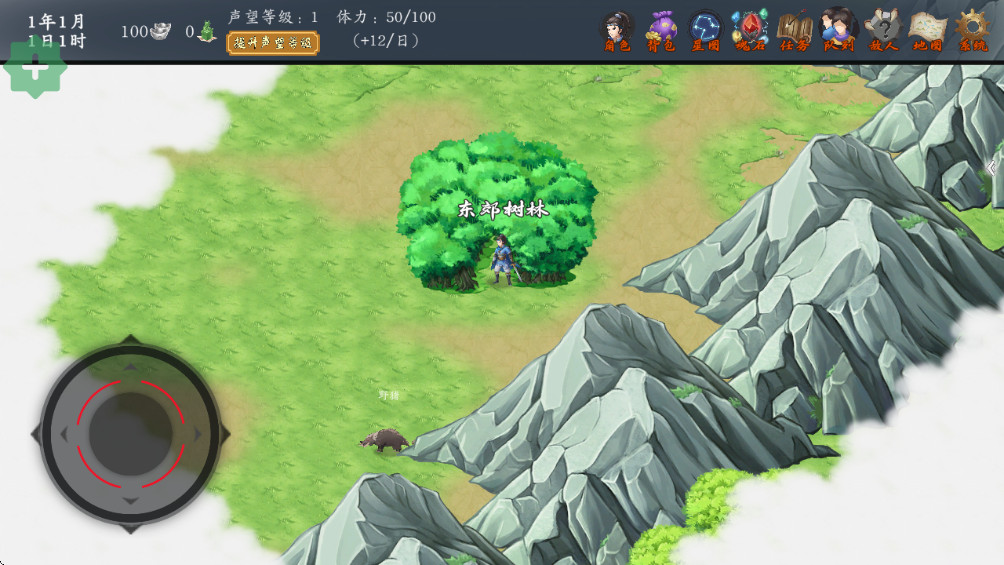This screenshot has height=565, width=1004.
Task: Open the 星图 star chart
Action: tap(705, 30)
